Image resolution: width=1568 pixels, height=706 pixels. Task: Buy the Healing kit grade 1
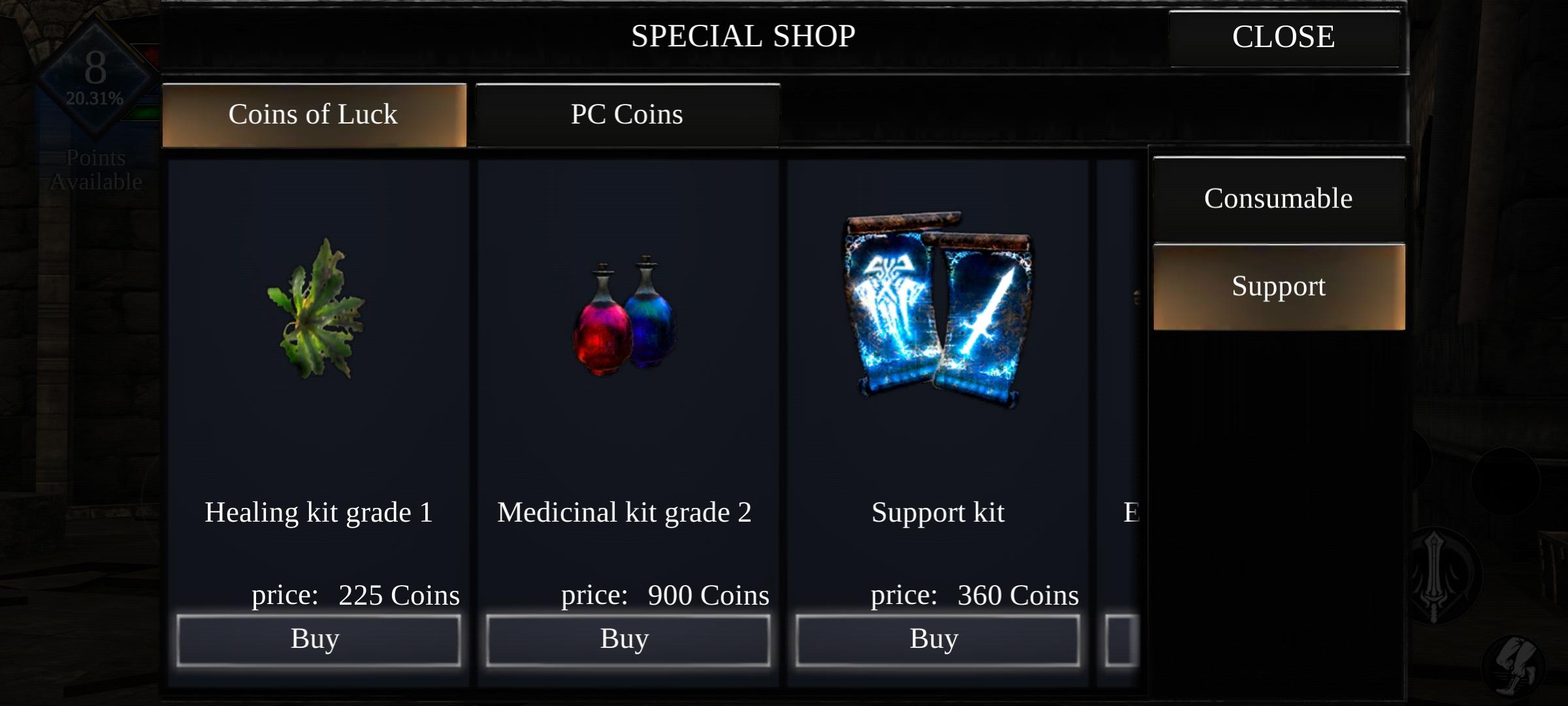(318, 639)
